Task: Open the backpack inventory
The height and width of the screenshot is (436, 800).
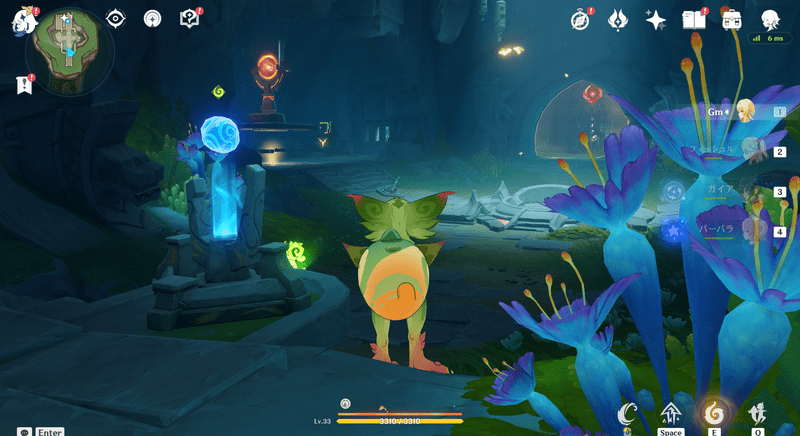Action: (x=731, y=19)
